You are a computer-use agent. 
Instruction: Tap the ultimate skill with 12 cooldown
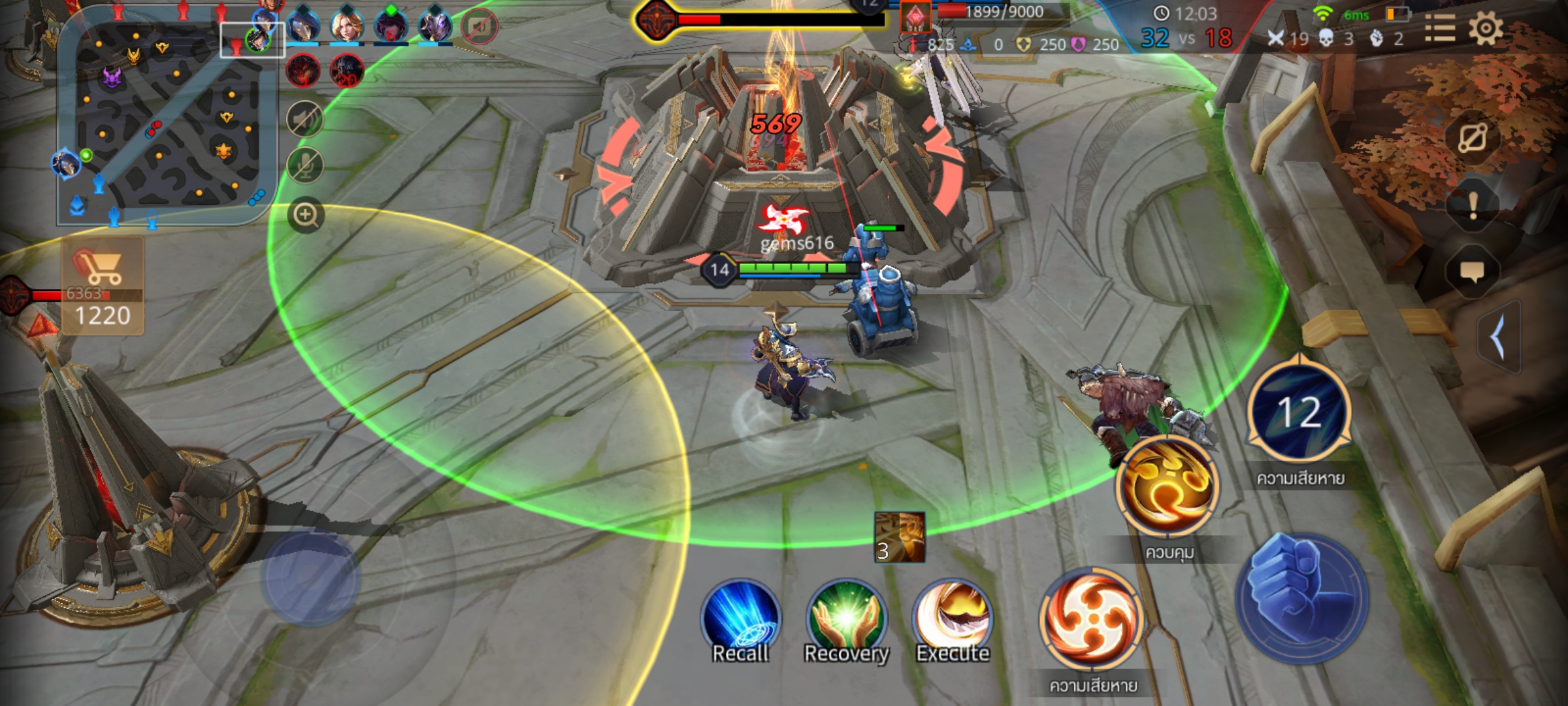[1299, 412]
